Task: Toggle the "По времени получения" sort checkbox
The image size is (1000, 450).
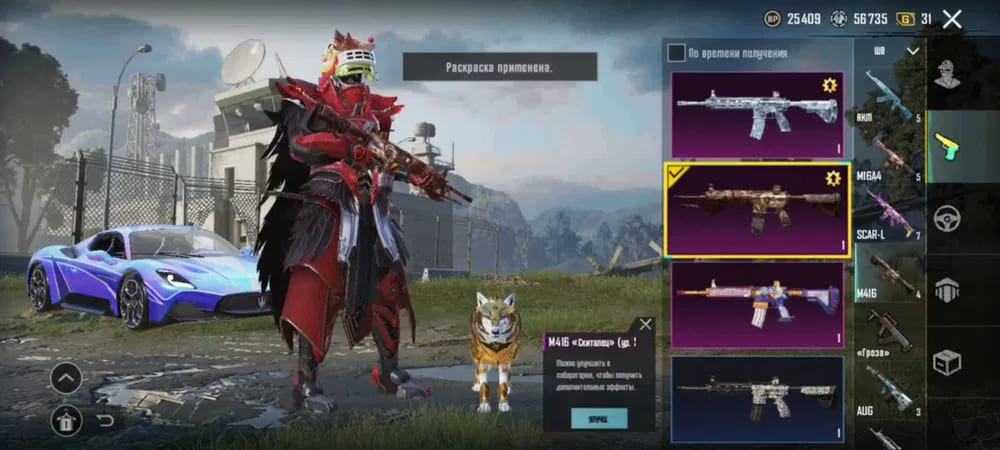Action: [x=677, y=52]
